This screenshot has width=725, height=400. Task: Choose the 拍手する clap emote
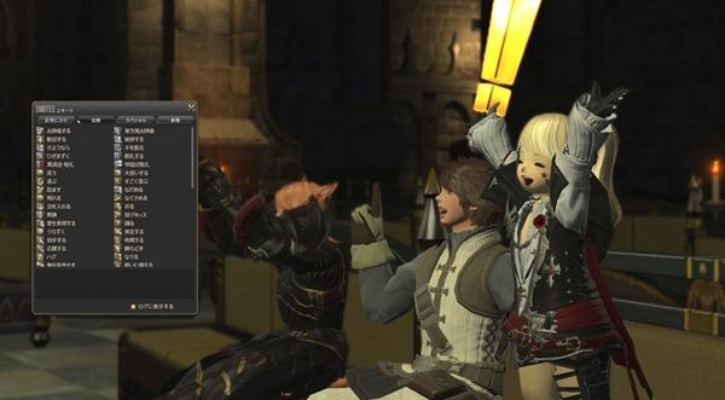[x=55, y=240]
